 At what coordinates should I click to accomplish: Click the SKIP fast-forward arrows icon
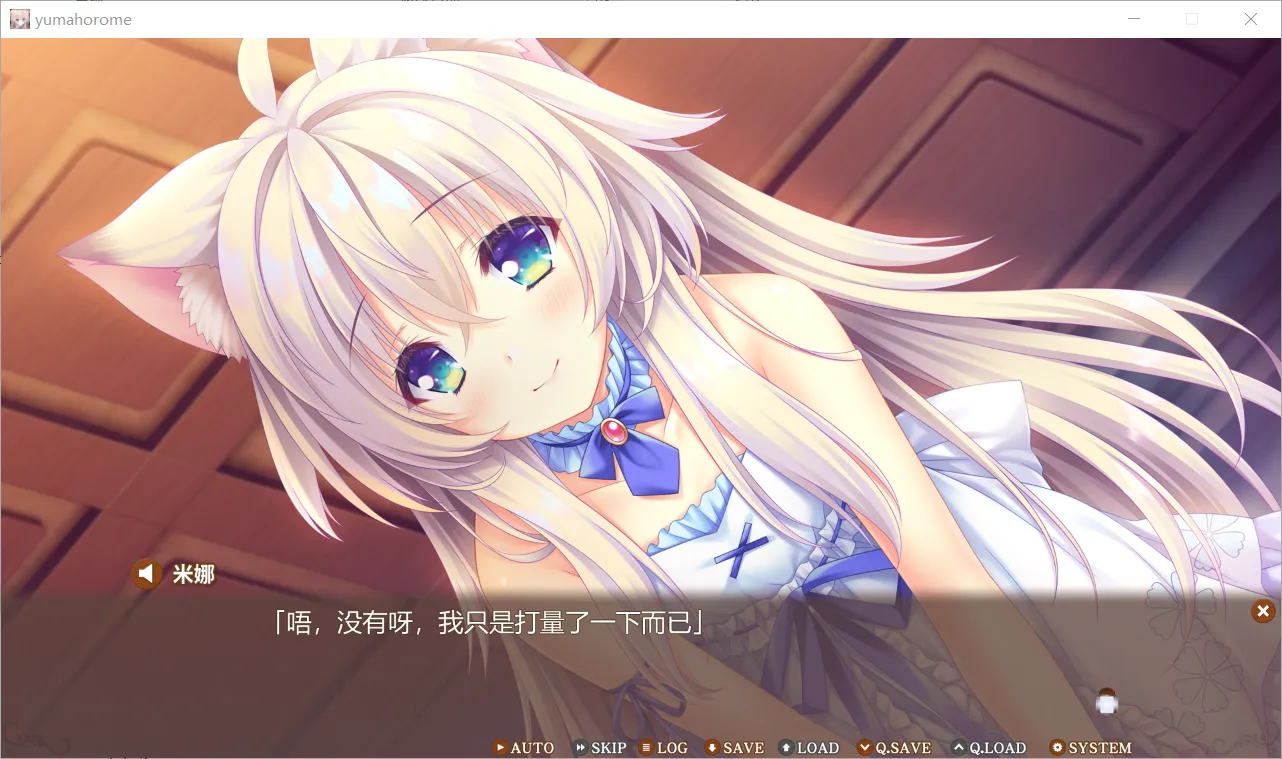pyautogui.click(x=579, y=747)
